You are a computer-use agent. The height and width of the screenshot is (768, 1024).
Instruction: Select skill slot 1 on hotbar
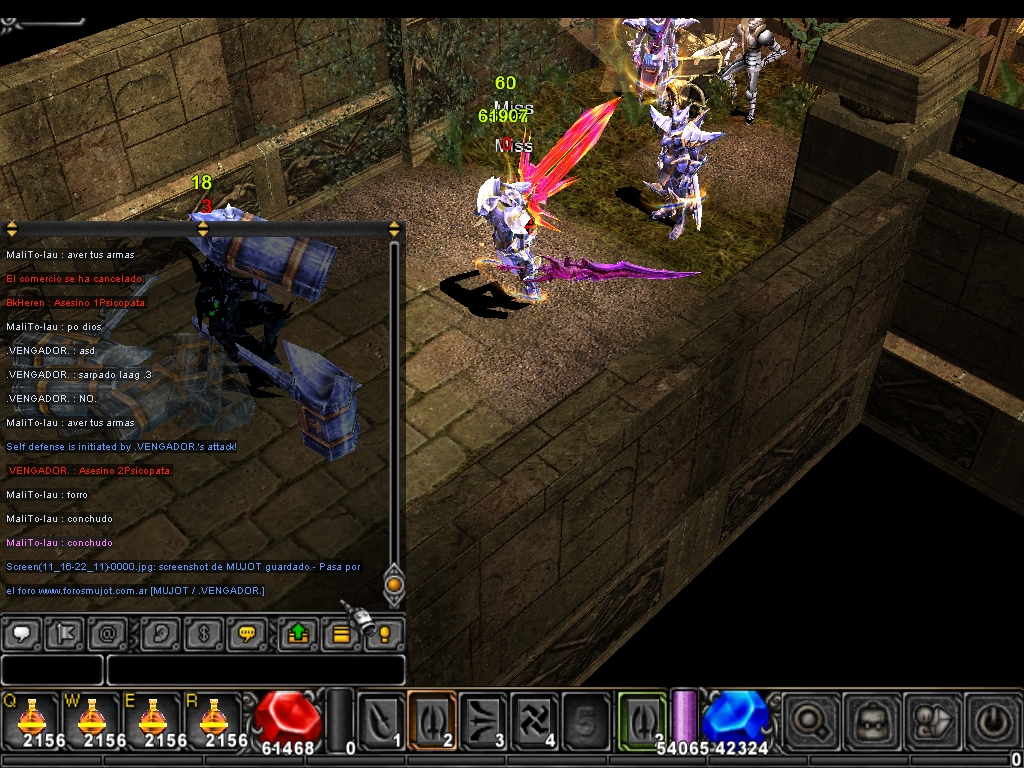tap(381, 718)
